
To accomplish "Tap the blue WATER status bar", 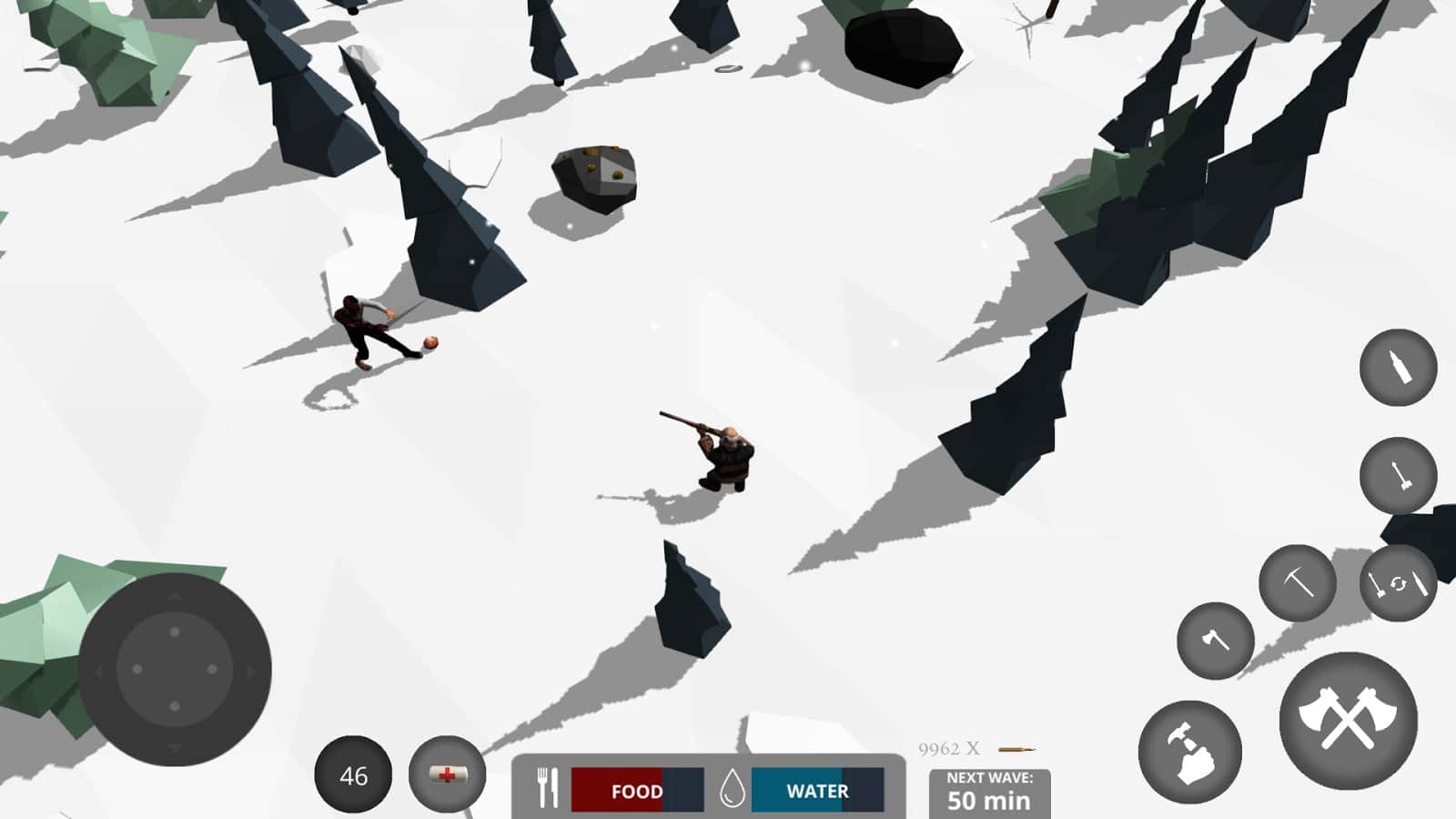I will pyautogui.click(x=813, y=791).
